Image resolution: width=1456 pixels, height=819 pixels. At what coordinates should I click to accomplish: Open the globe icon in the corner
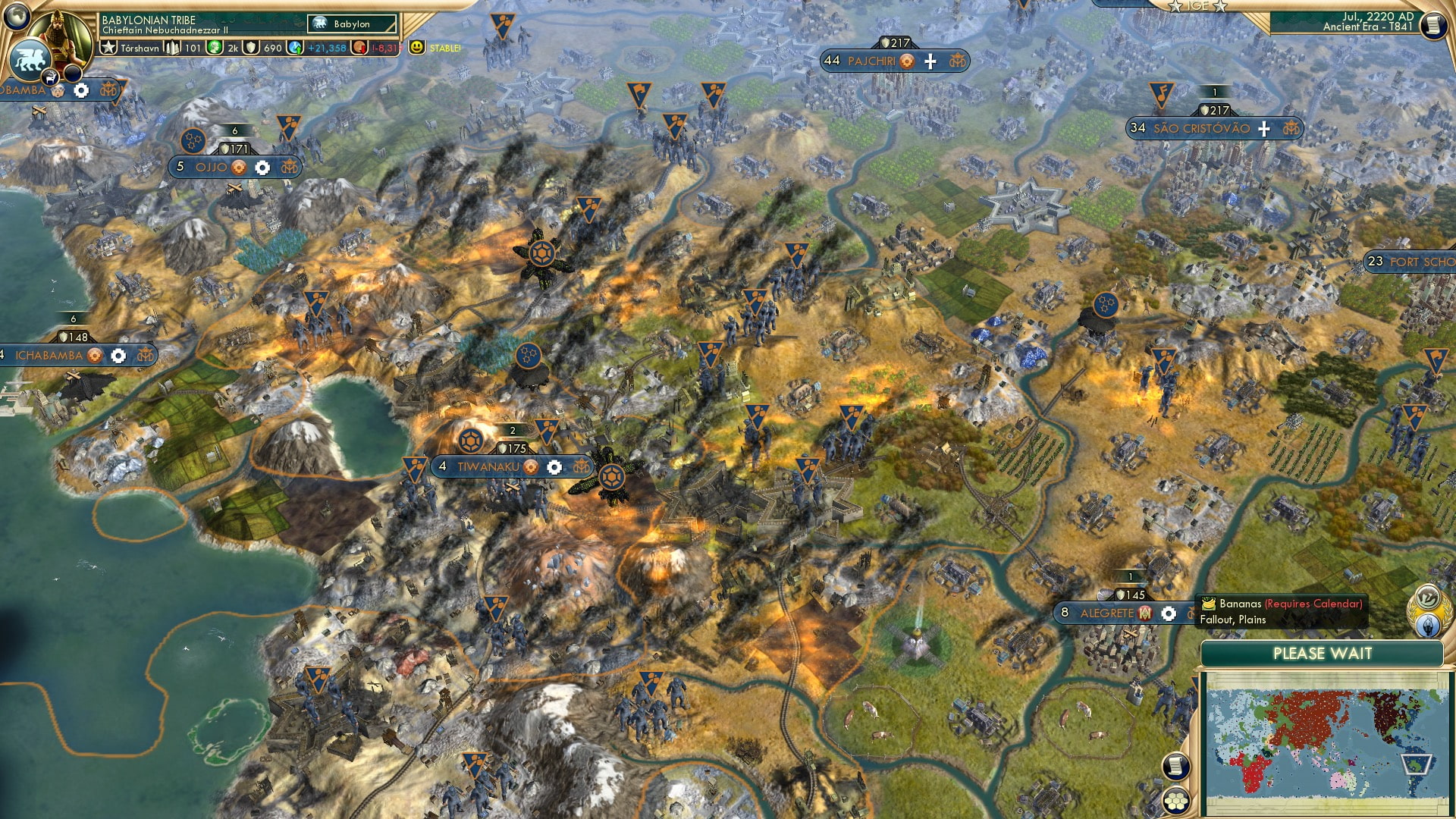(x=17, y=15)
